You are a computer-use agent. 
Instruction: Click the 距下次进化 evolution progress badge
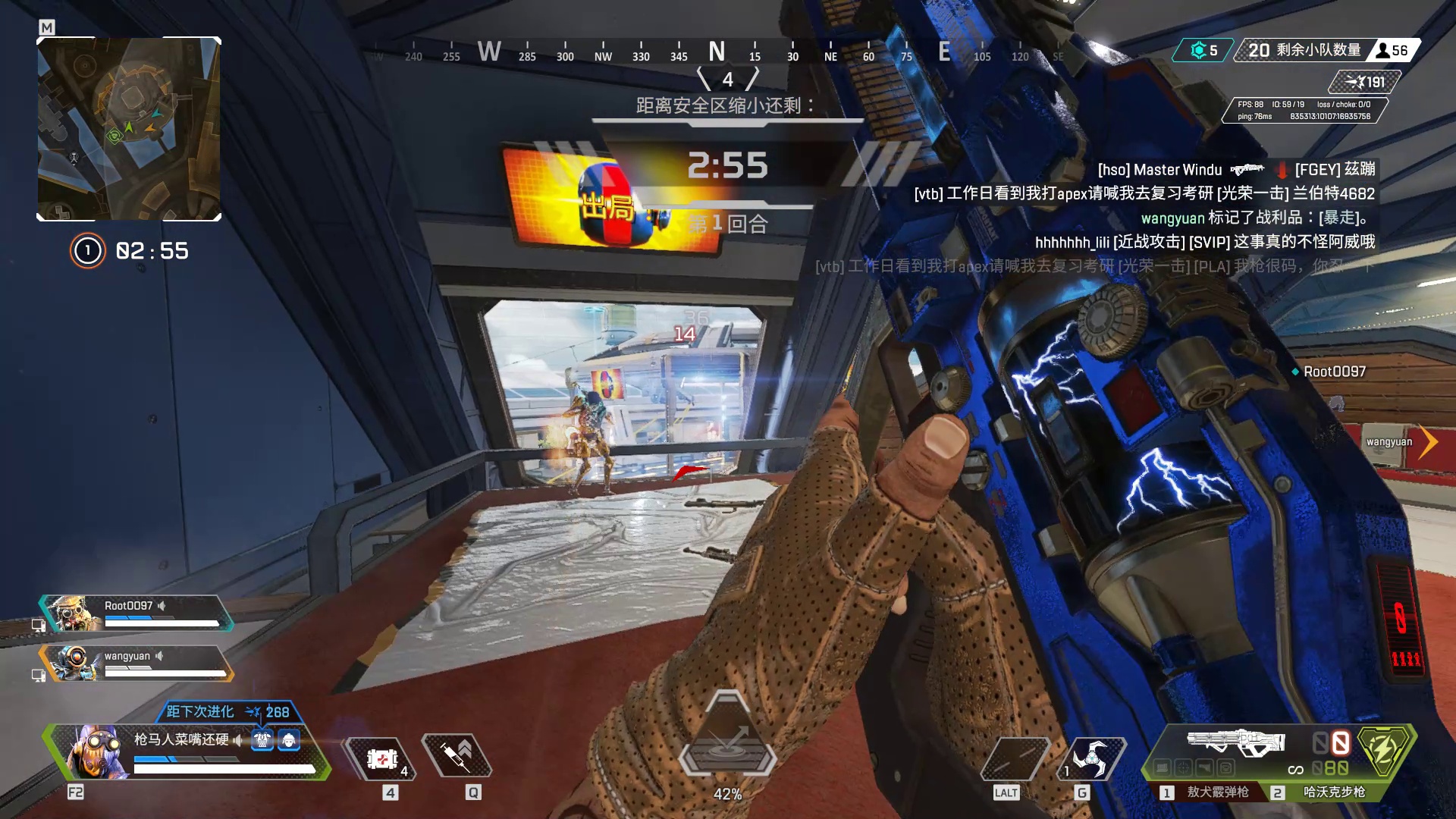[227, 711]
